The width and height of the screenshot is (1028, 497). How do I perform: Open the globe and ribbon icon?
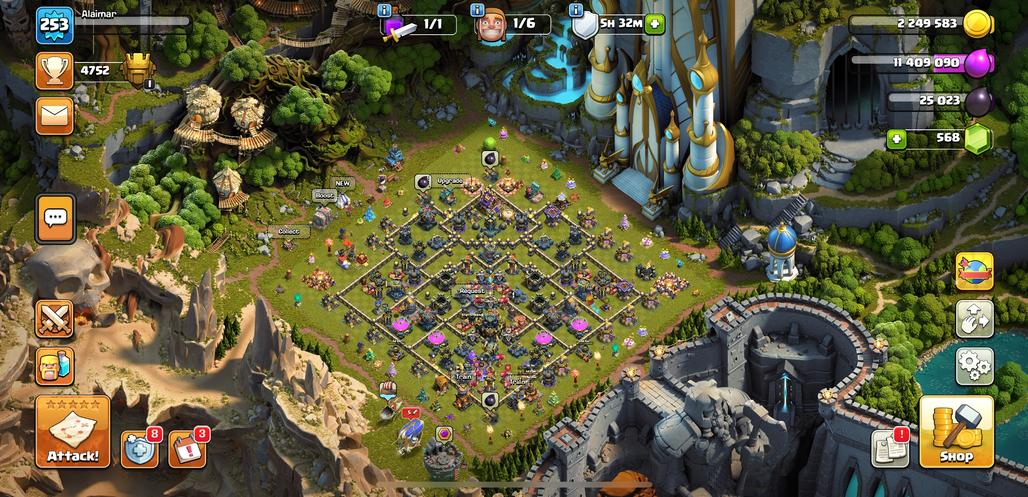[x=974, y=271]
